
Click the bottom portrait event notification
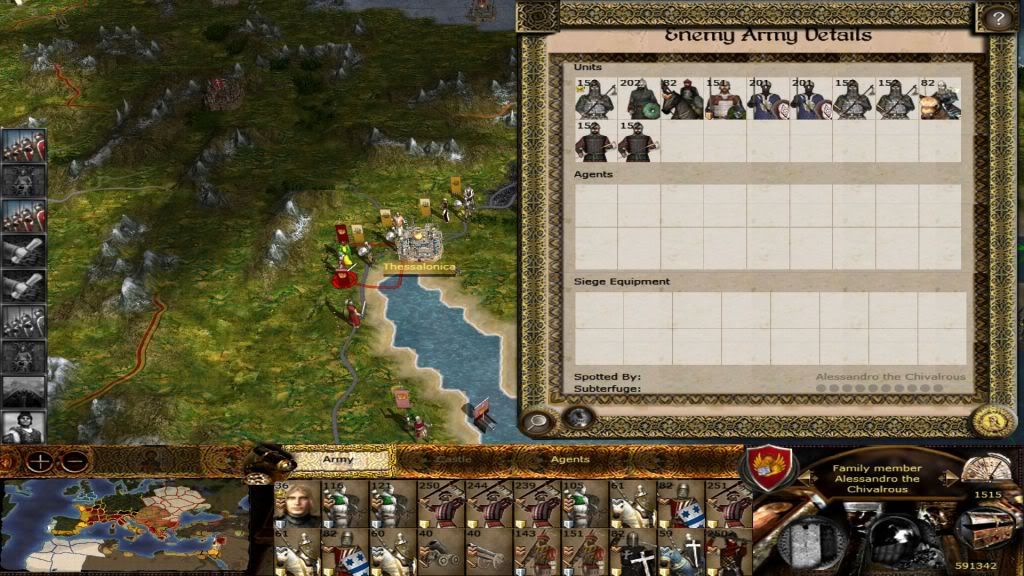[22, 427]
